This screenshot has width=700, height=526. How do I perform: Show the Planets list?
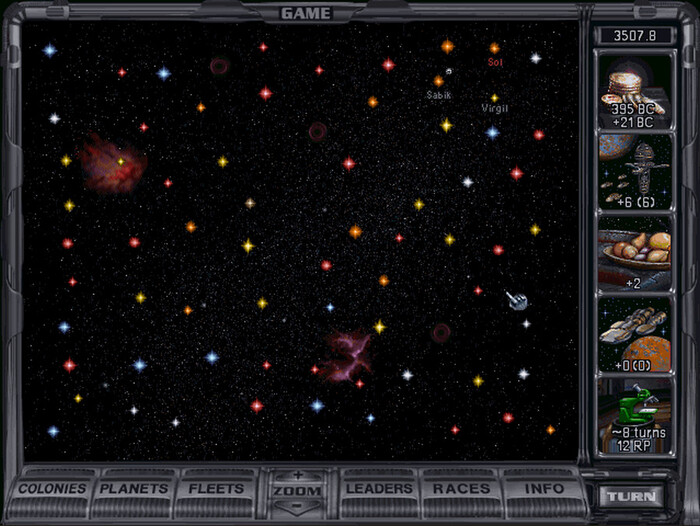coord(135,489)
